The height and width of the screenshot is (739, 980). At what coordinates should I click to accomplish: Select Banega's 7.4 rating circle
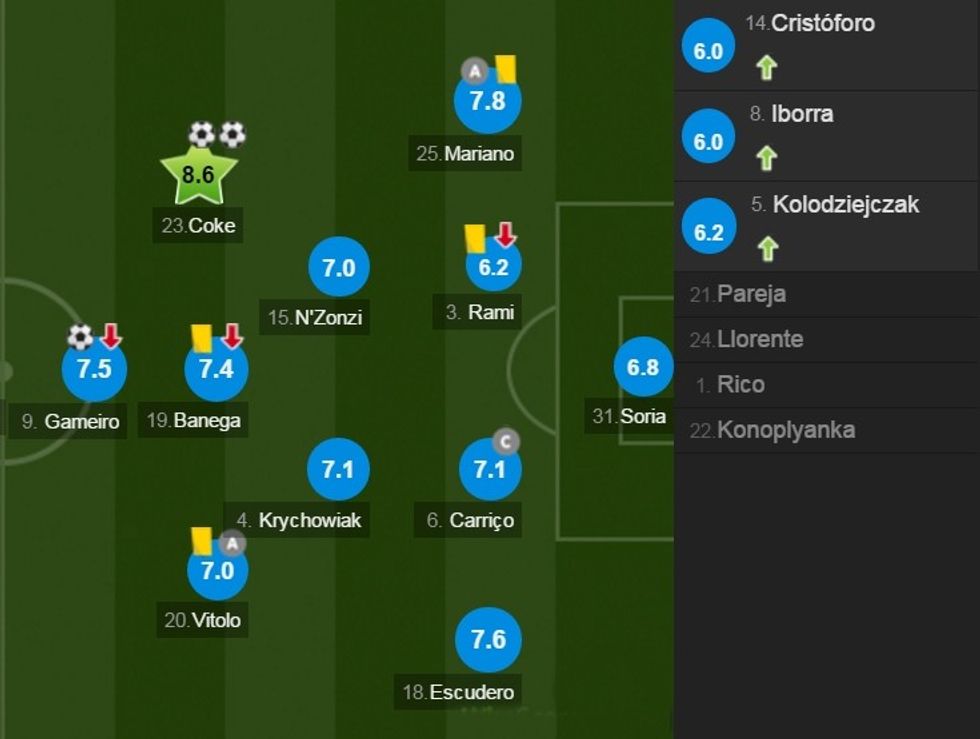click(216, 368)
